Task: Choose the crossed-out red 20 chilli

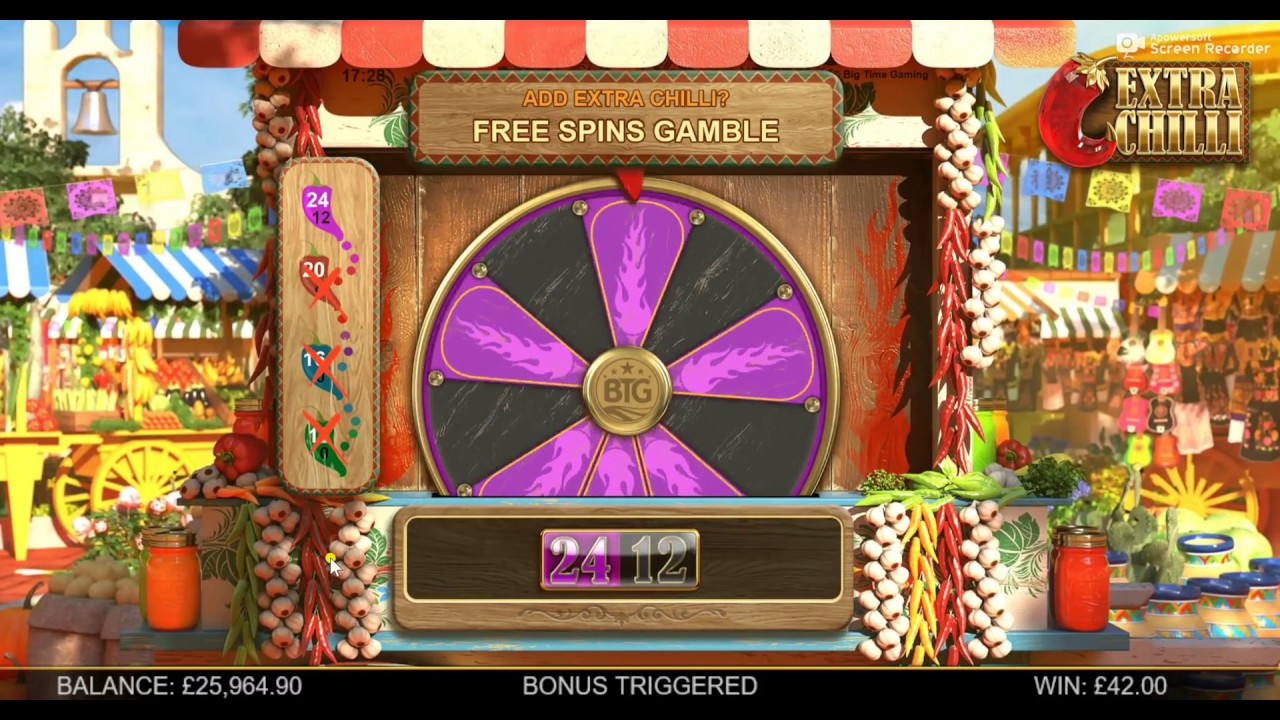Action: (316, 277)
